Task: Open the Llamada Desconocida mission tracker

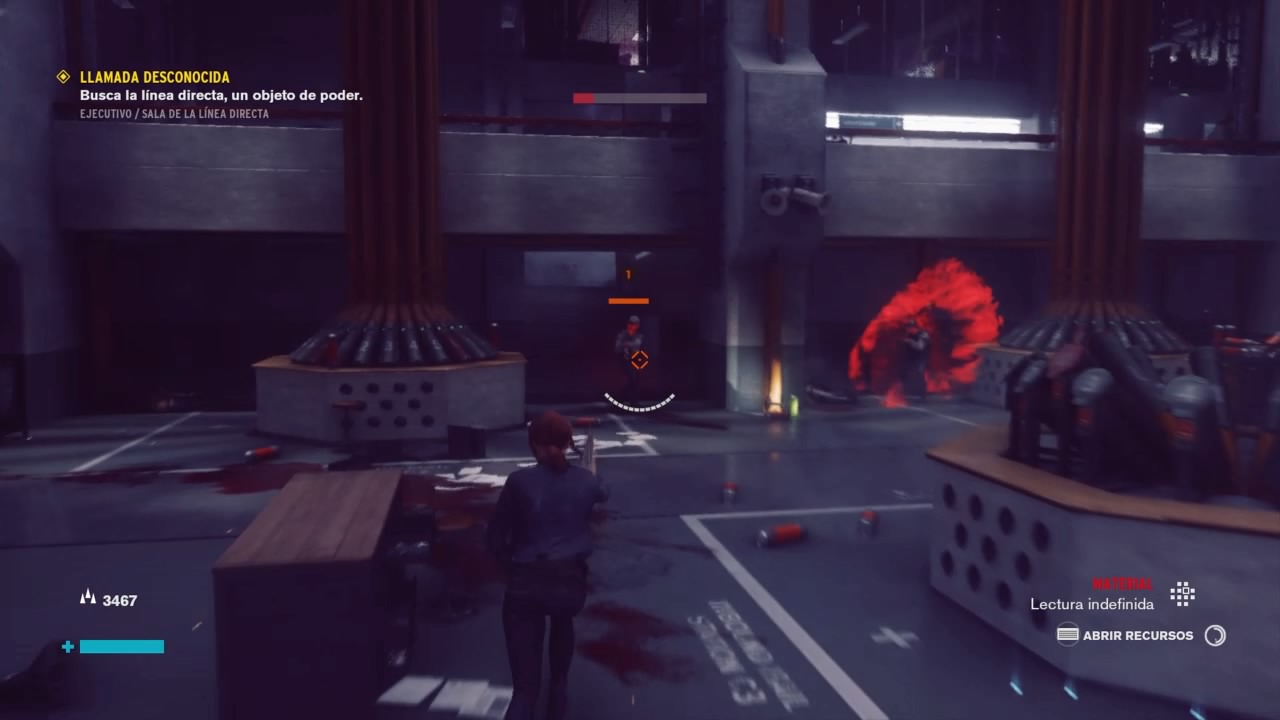Action: coord(155,77)
